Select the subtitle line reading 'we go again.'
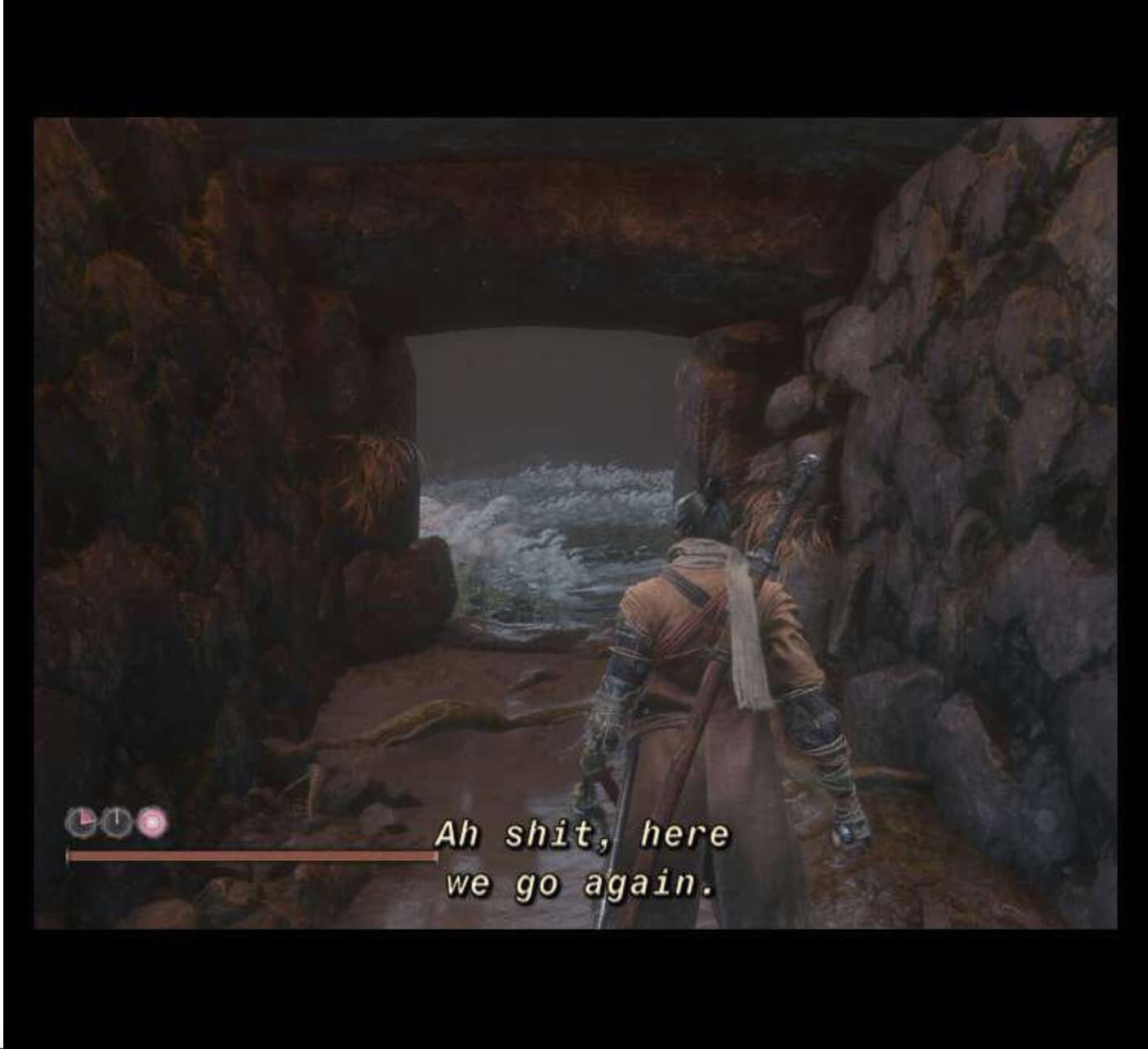The image size is (1148, 1049). click(x=582, y=885)
